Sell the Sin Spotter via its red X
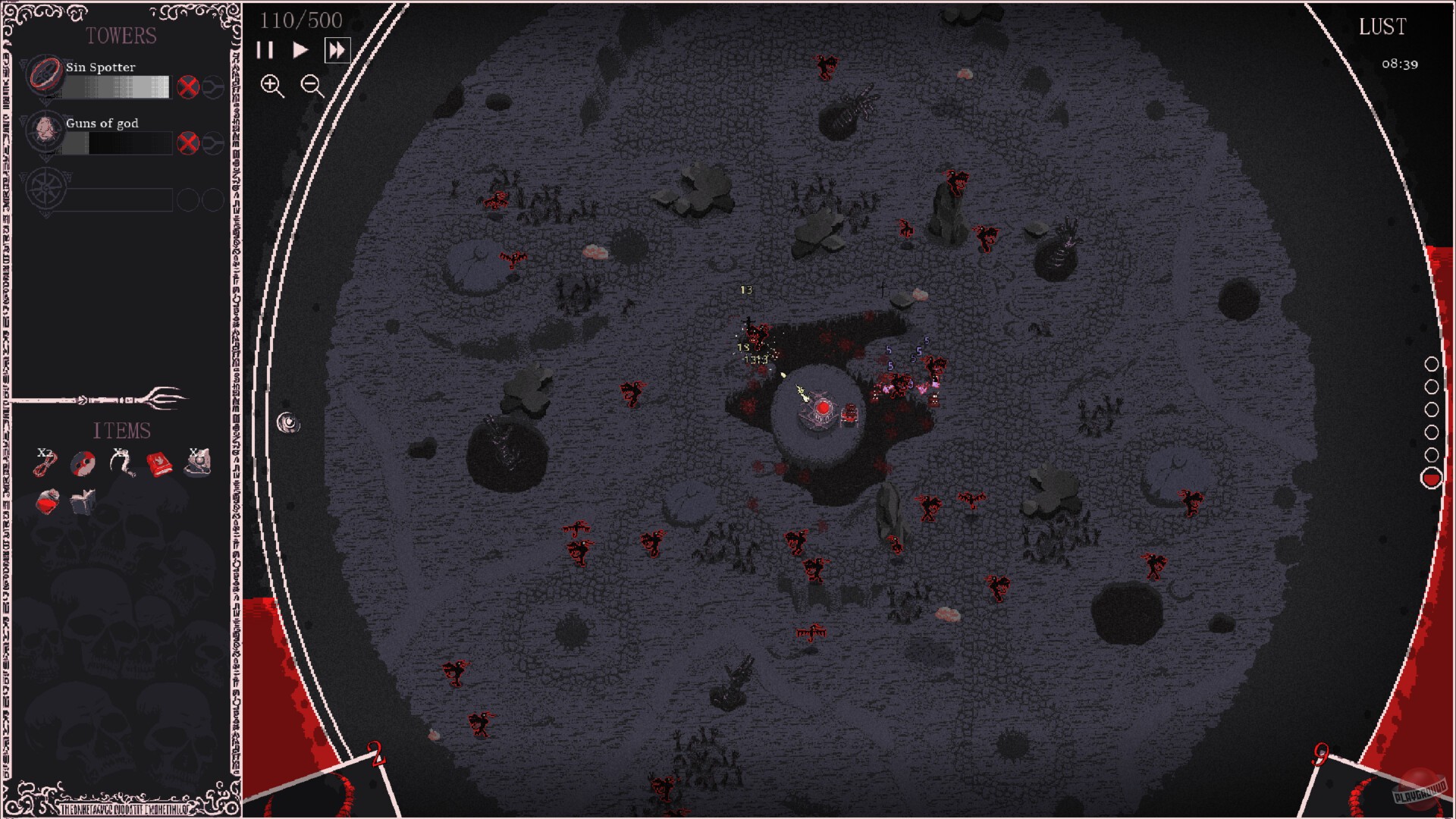This screenshot has width=1456, height=819. pyautogui.click(x=188, y=86)
